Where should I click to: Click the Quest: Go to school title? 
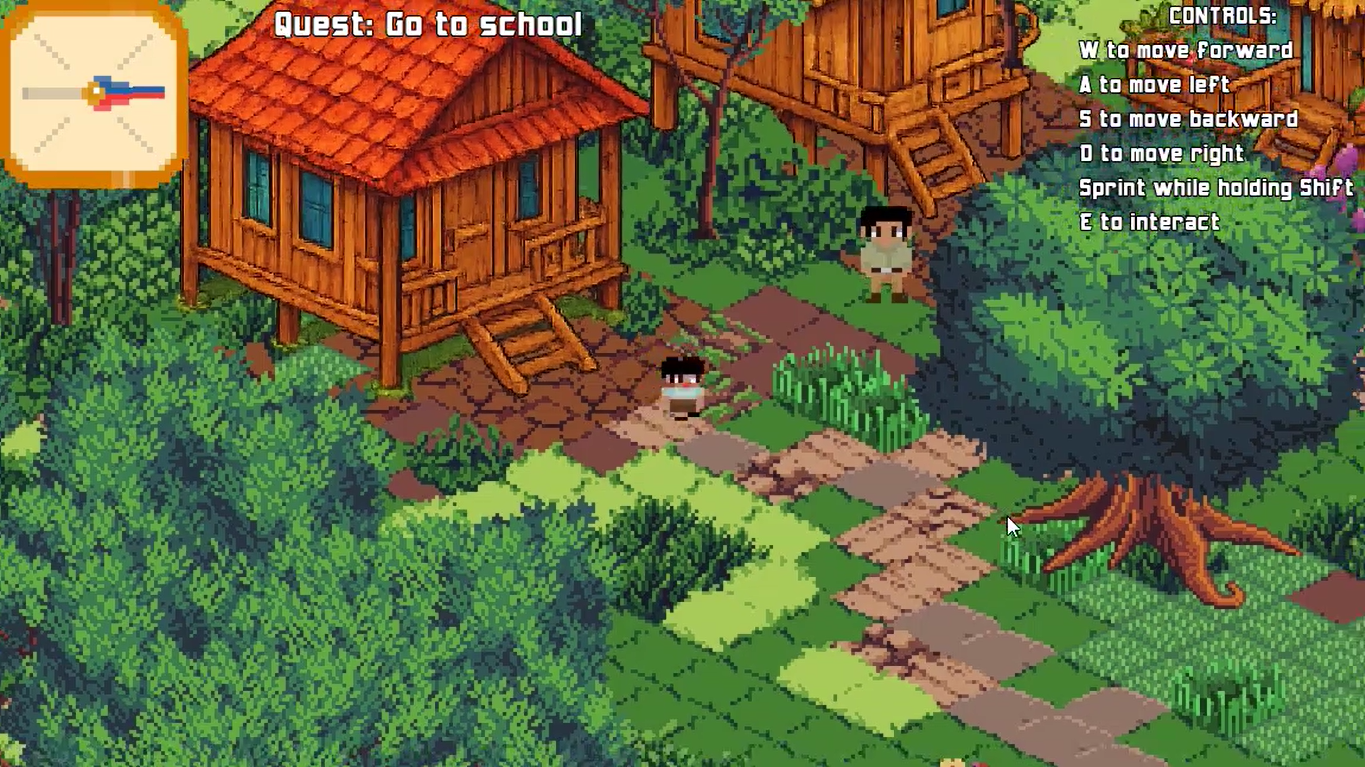click(428, 23)
